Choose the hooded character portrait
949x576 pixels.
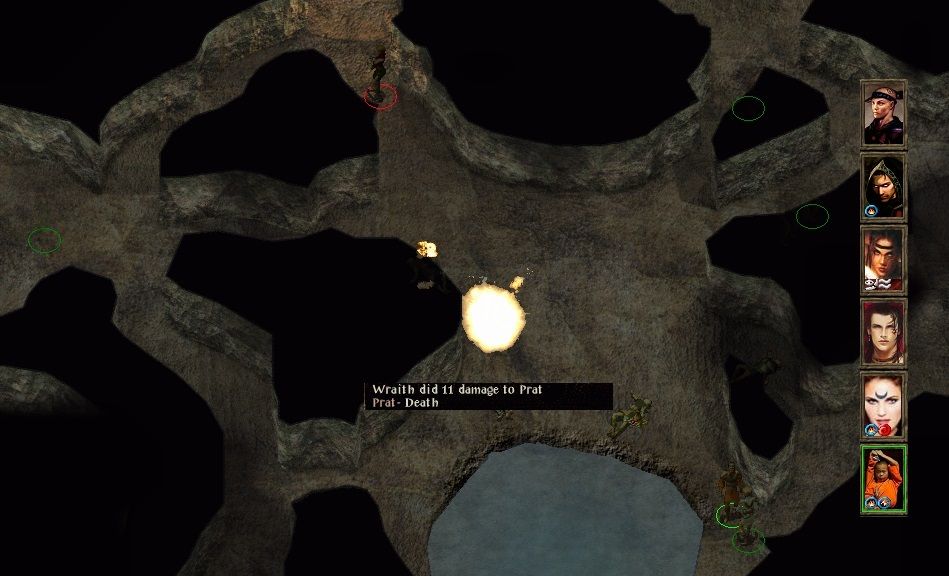click(x=883, y=187)
